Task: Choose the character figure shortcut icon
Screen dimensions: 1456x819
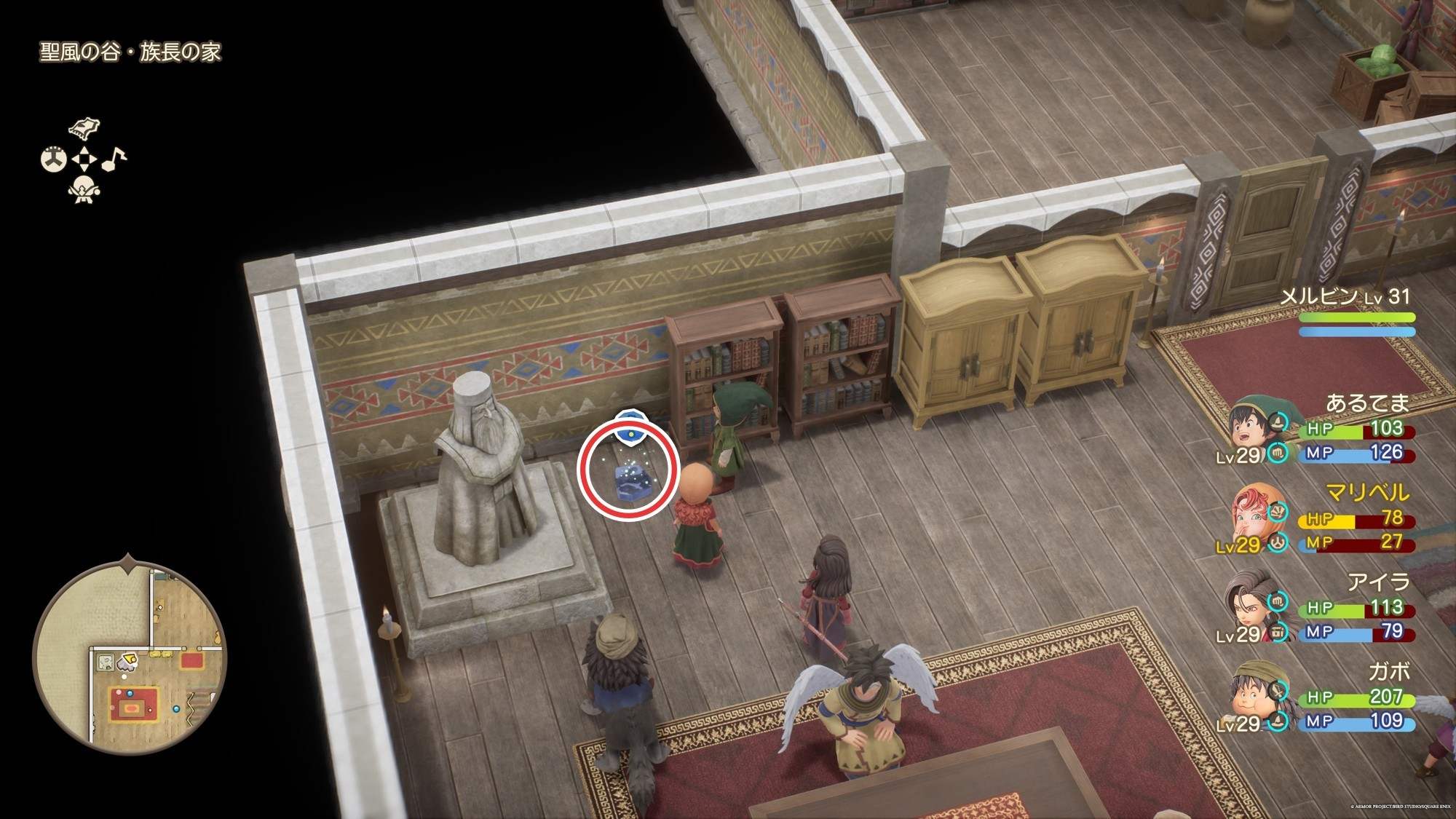Action: pos(83,189)
